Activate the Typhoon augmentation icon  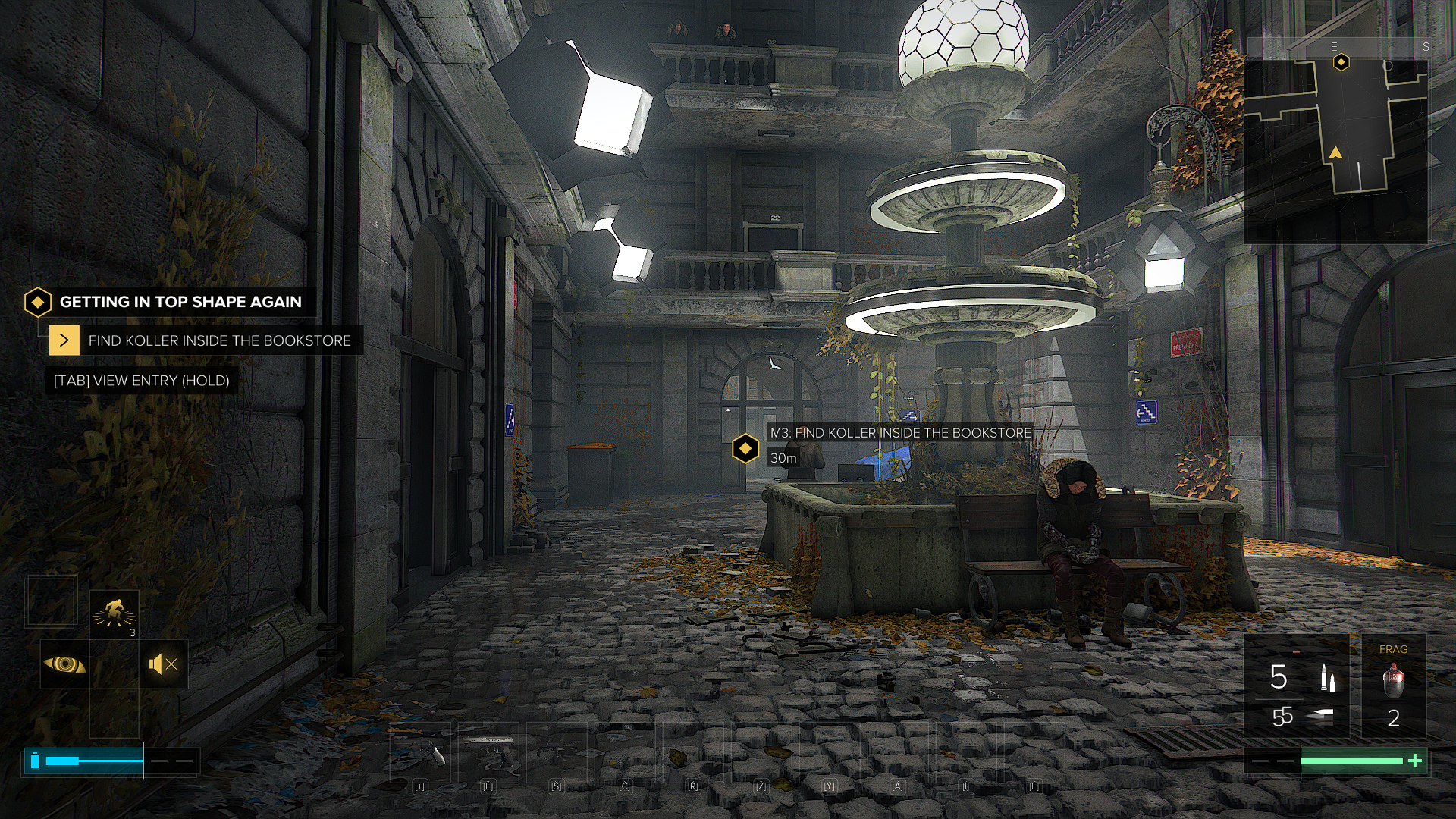114,613
